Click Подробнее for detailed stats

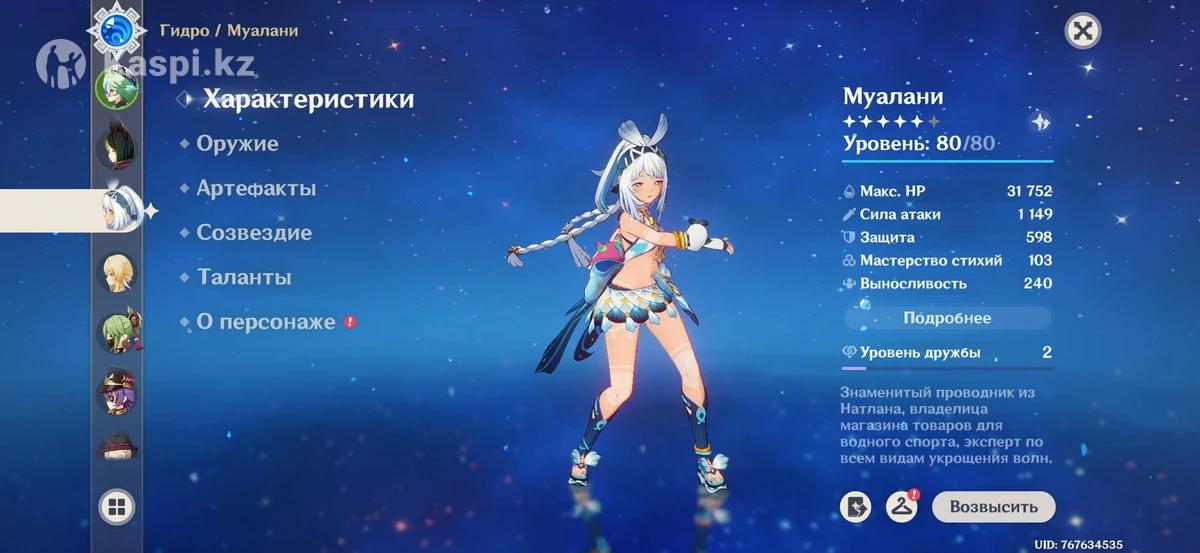click(947, 318)
